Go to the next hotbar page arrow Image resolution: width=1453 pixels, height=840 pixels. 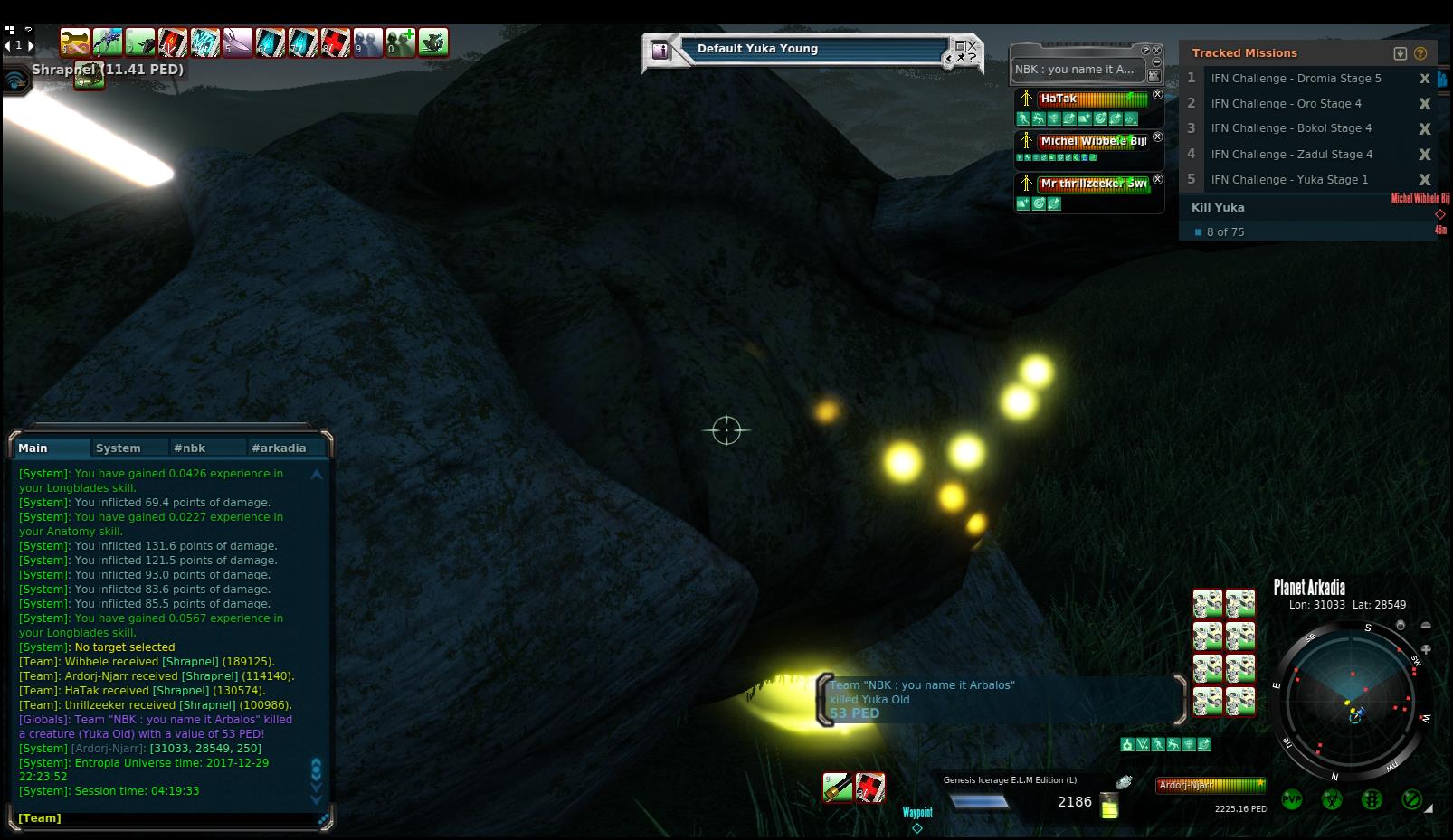click(x=31, y=45)
